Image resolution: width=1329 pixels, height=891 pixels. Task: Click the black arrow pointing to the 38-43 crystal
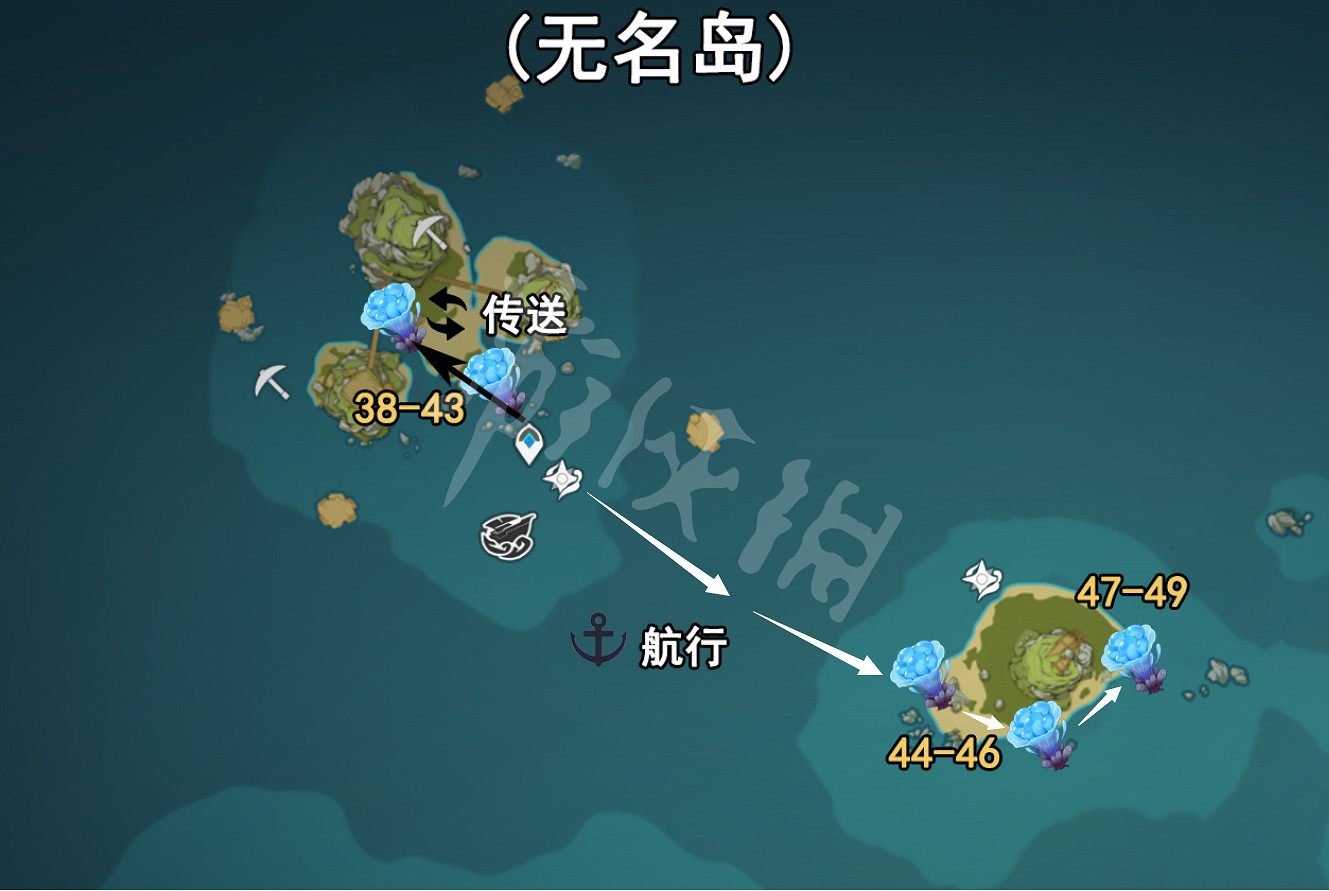470,380
